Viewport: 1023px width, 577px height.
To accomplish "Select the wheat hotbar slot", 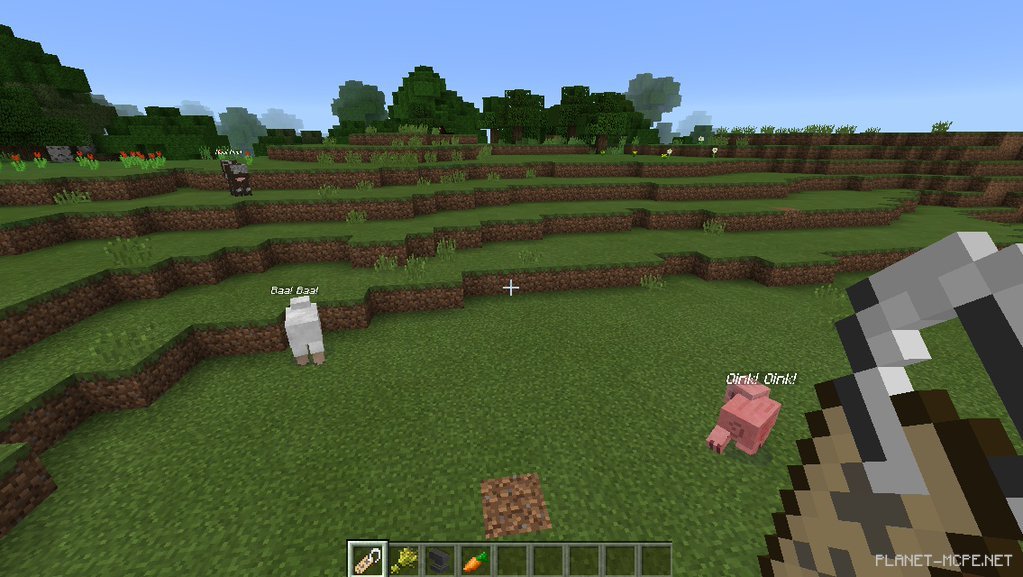I will pyautogui.click(x=403, y=559).
